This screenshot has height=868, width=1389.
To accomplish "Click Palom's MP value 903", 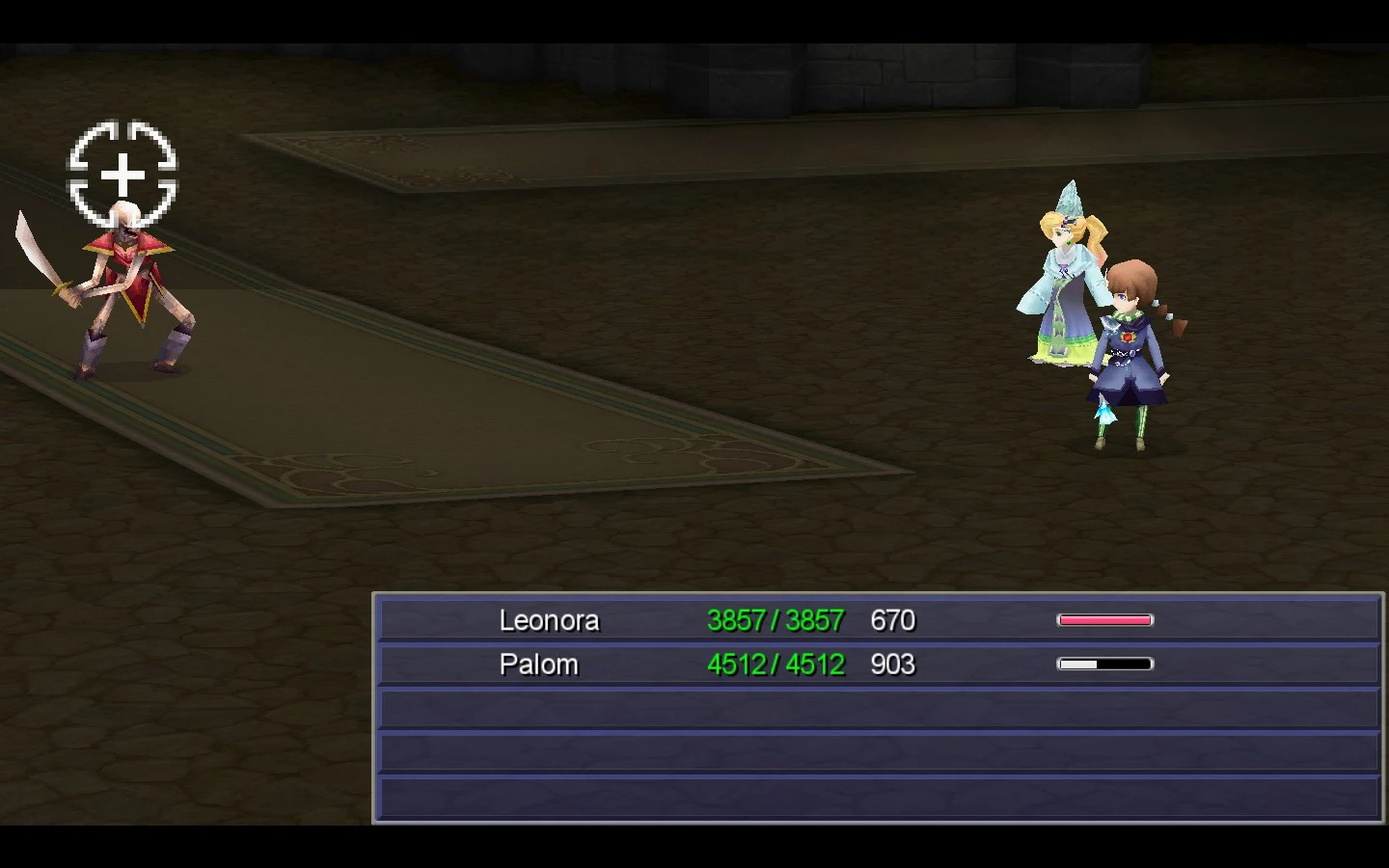I will pos(893,665).
